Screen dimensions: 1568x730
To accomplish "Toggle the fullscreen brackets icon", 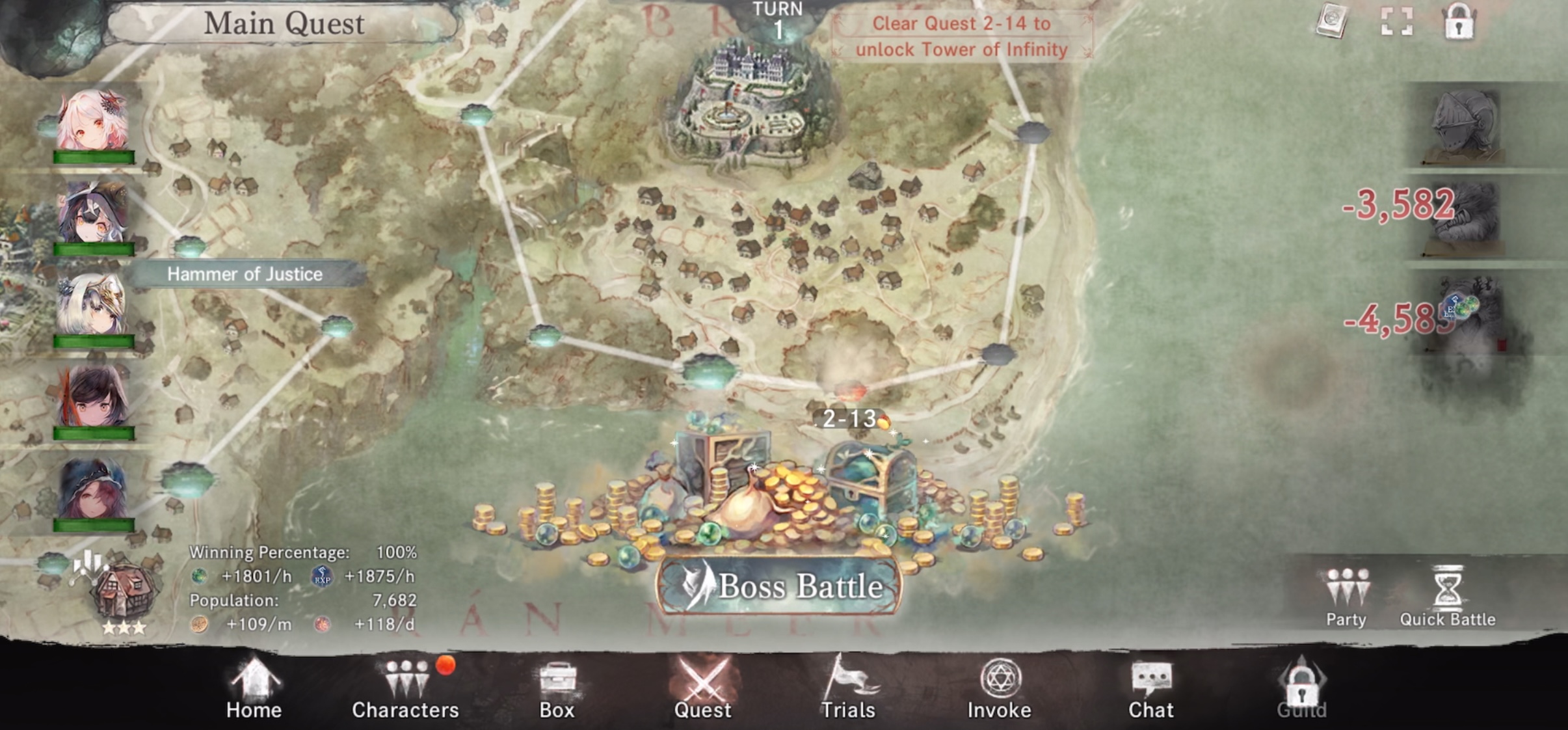I will pyautogui.click(x=1396, y=22).
